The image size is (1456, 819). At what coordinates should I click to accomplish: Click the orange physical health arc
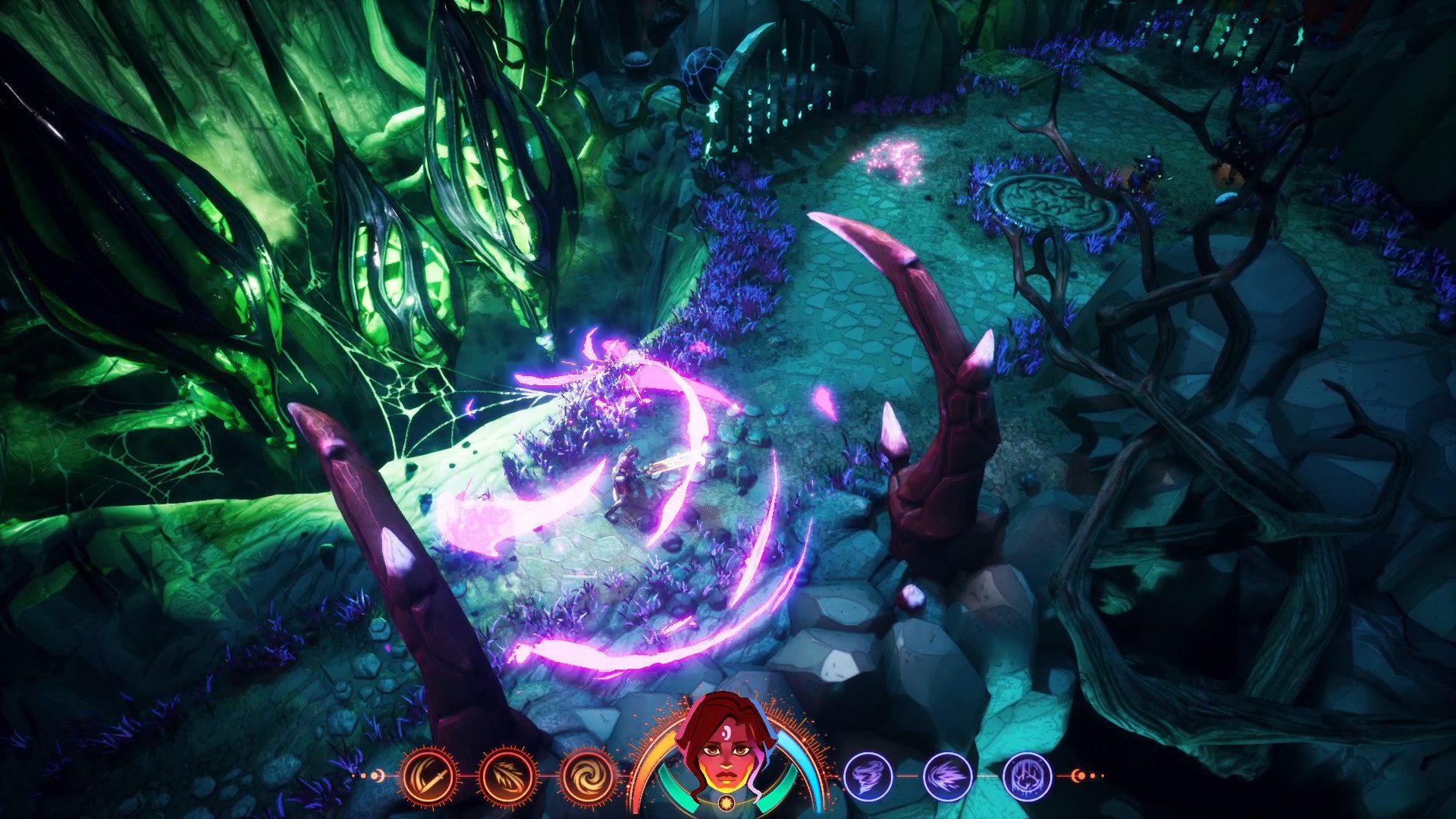(656, 755)
